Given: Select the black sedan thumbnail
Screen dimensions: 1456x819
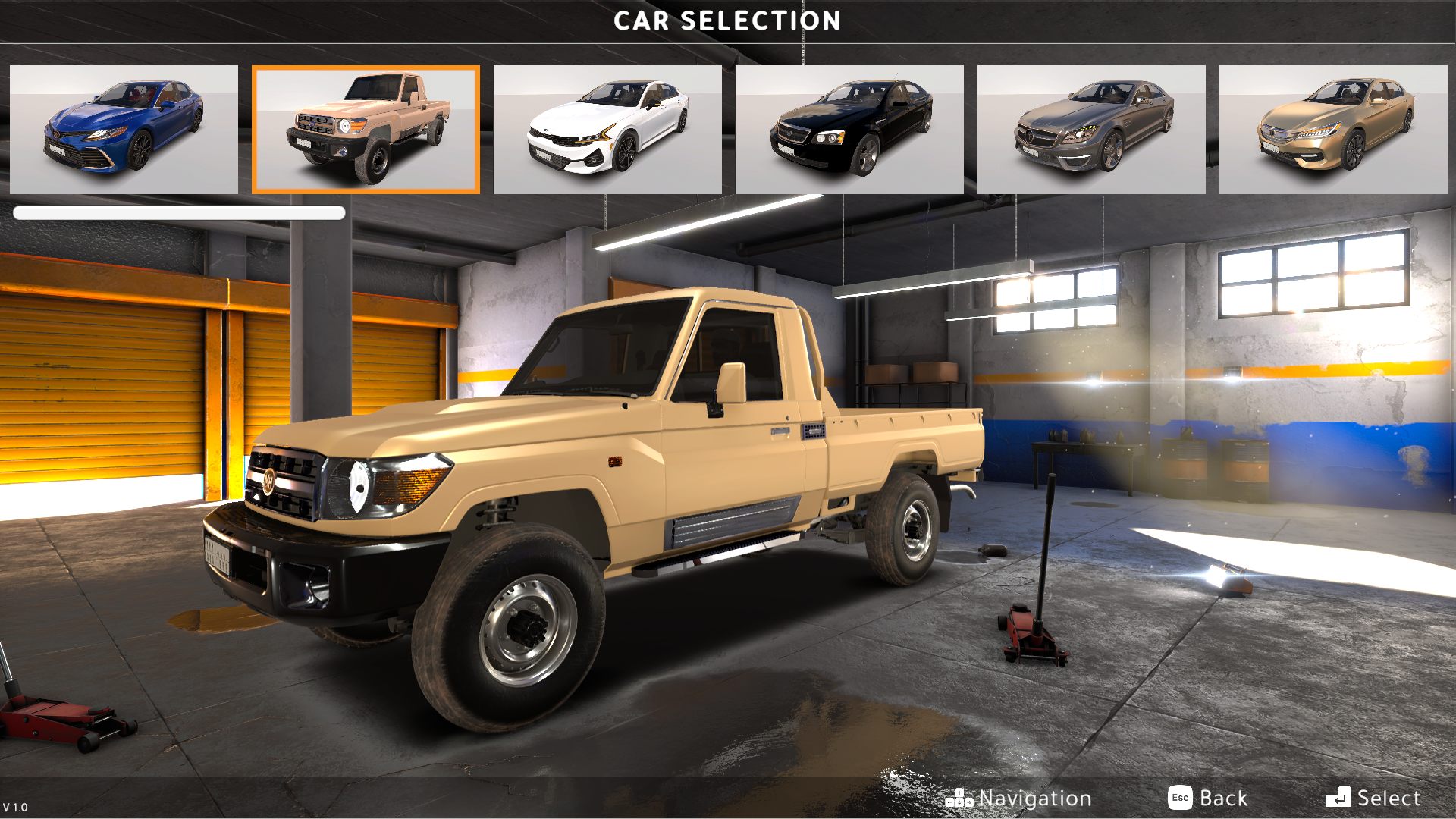Looking at the screenshot, I should click(849, 130).
